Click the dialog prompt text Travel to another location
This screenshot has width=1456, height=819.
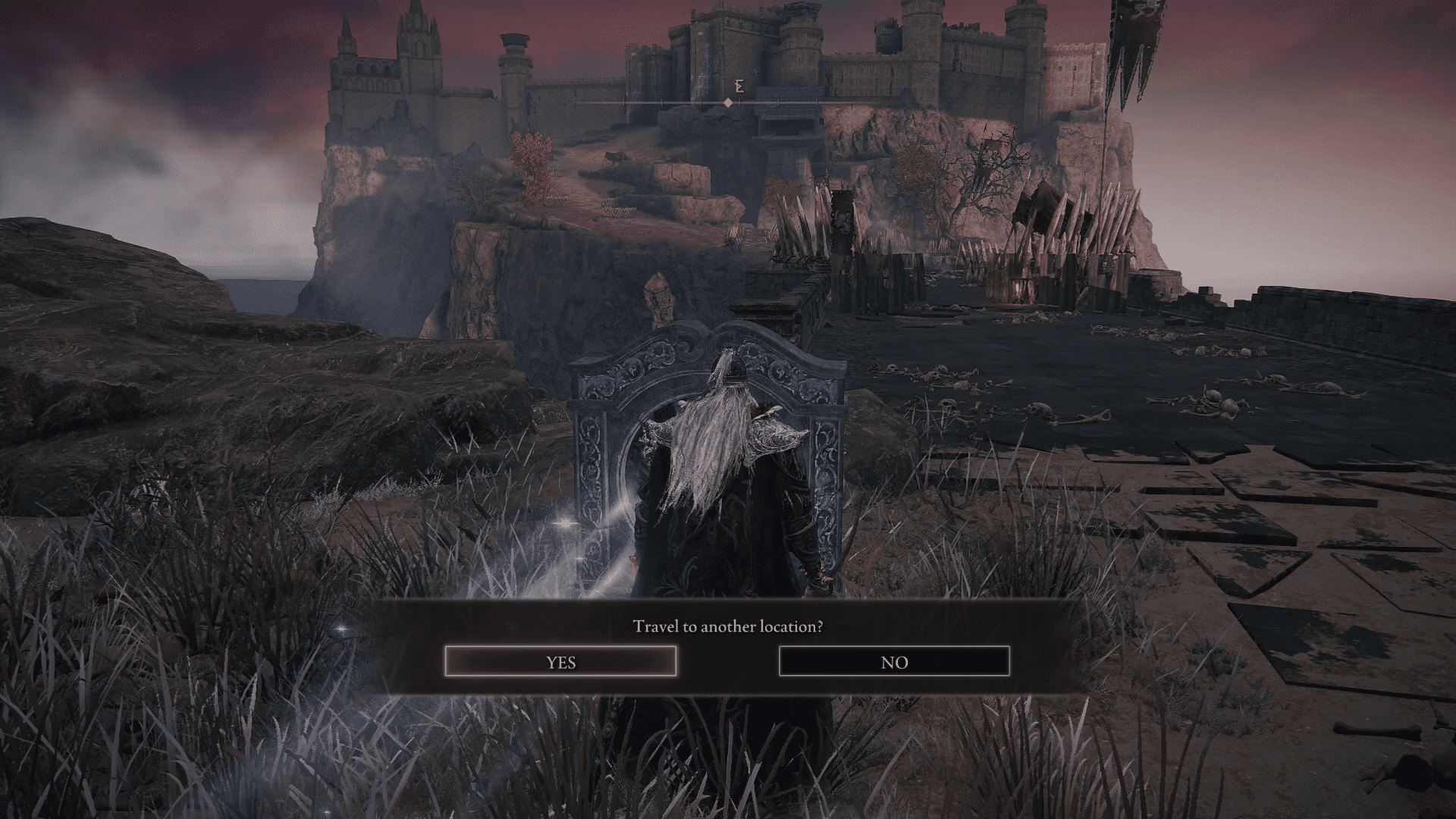(x=728, y=627)
